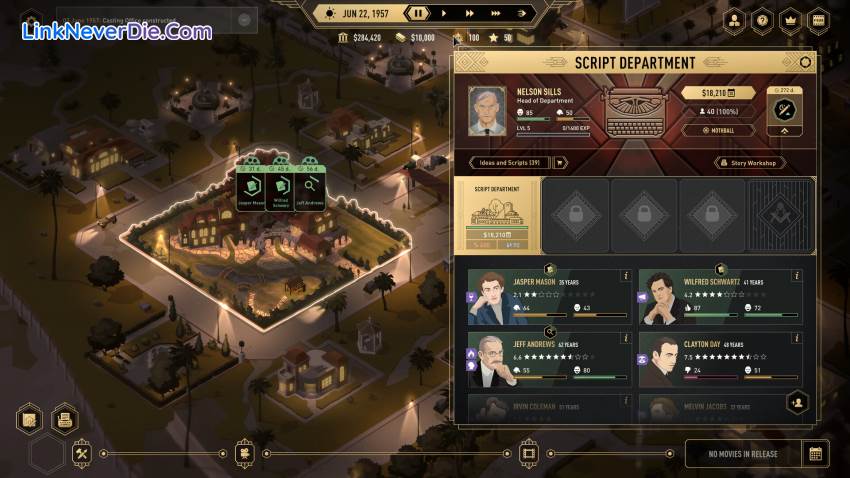Click the film camera production stage icon
Screen dimensions: 850x478
[243, 453]
